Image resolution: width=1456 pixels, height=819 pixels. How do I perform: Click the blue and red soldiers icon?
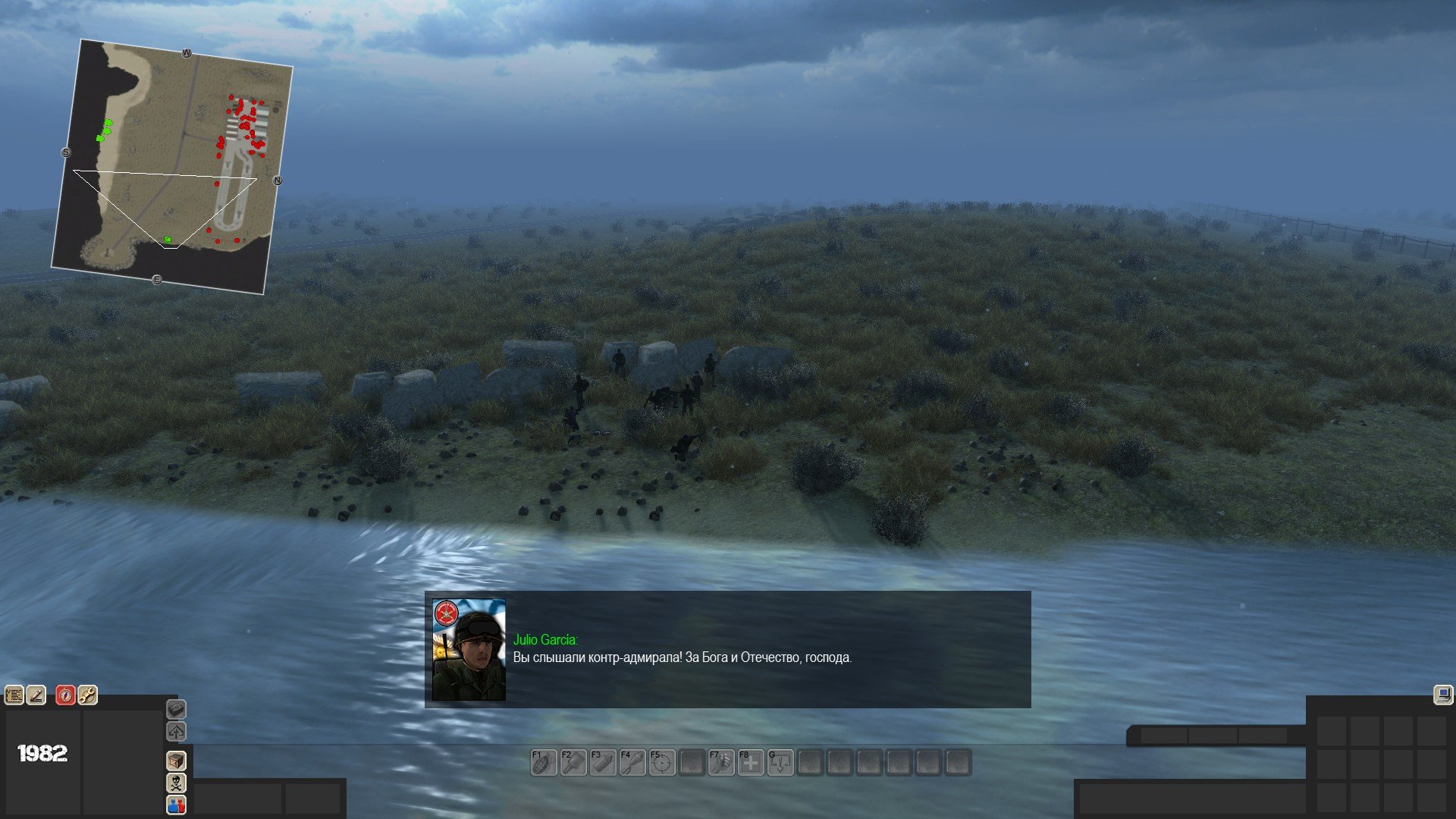point(176,805)
